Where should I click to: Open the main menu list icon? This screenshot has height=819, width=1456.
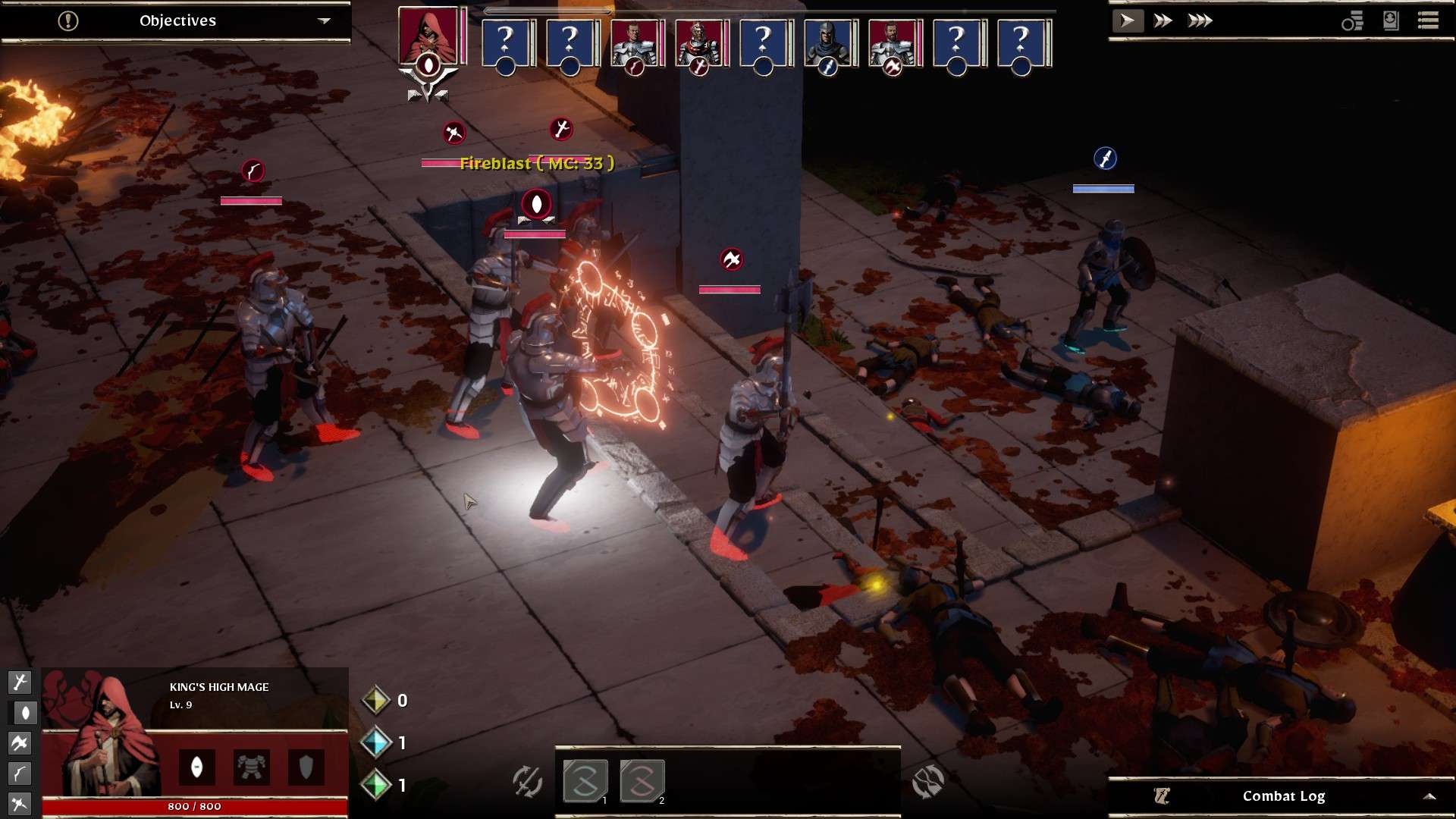tap(1428, 20)
